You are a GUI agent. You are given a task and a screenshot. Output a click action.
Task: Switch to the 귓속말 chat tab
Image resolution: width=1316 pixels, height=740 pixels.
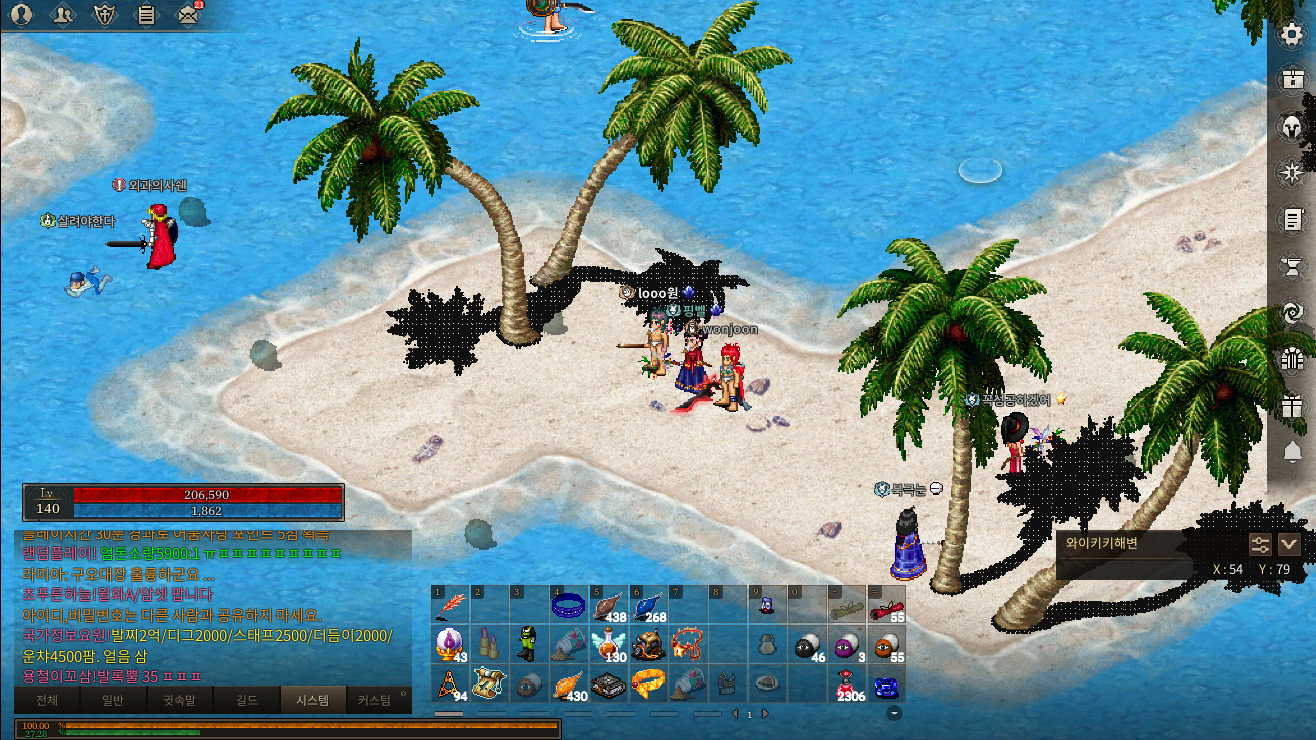179,700
